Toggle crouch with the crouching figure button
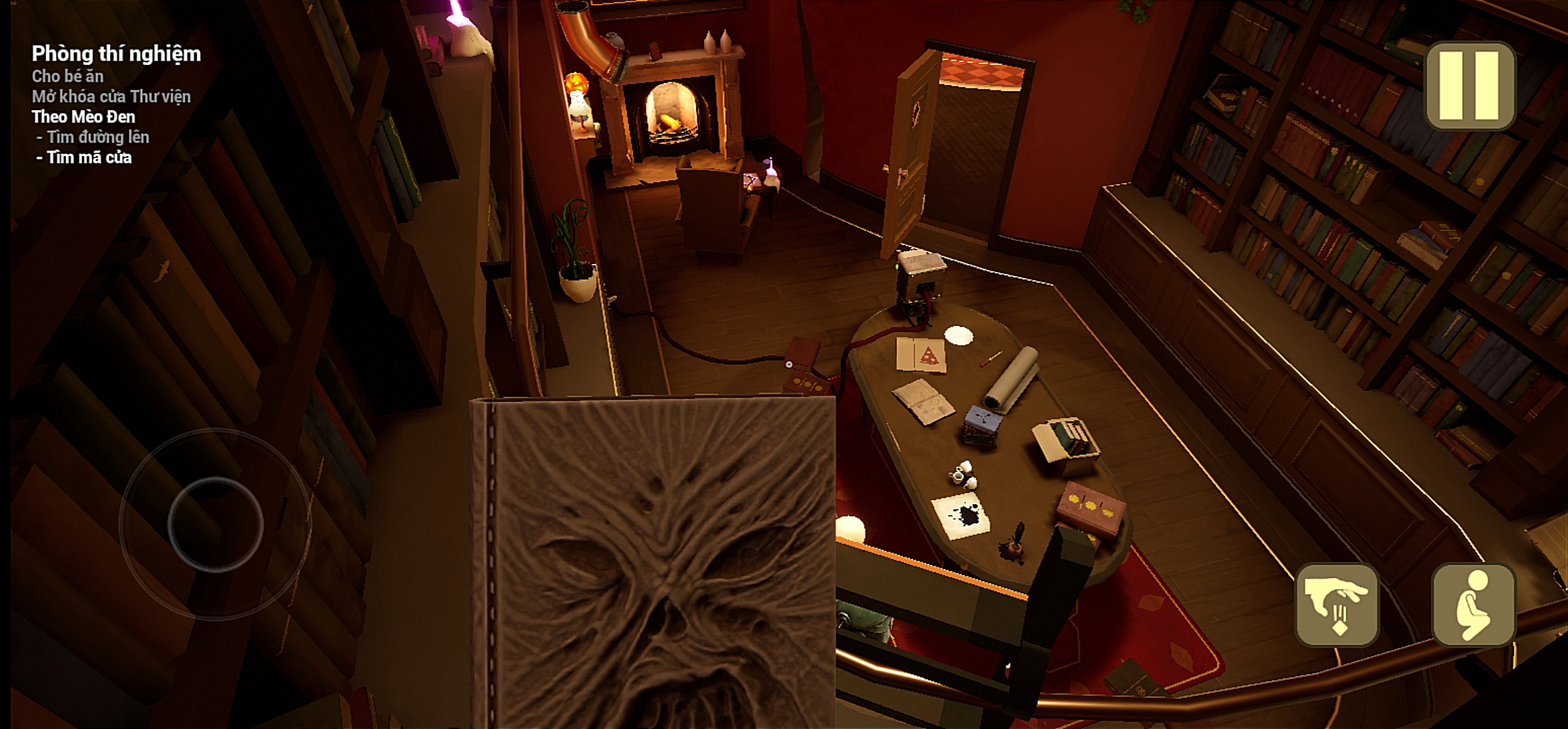The width and height of the screenshot is (1568, 729). [x=1474, y=605]
